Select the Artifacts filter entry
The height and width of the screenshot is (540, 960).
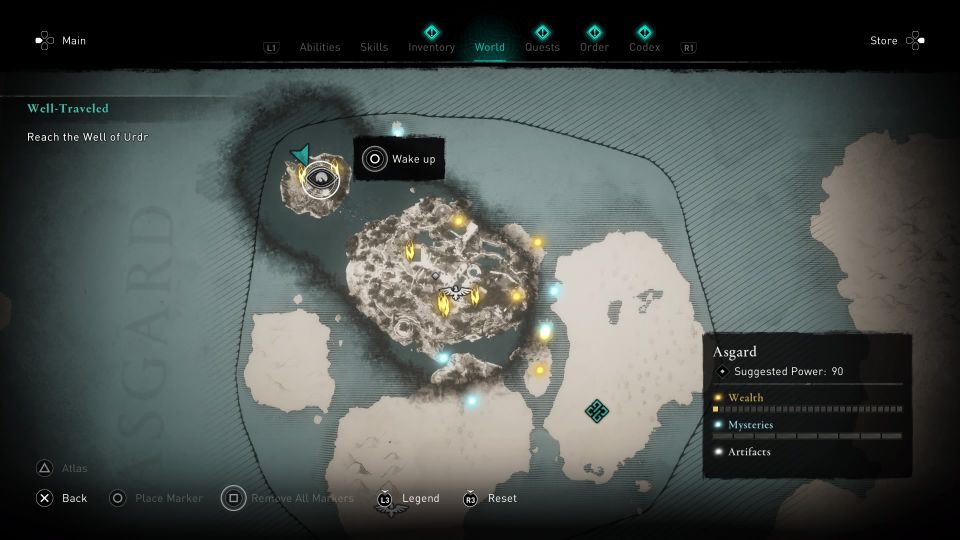[x=748, y=452]
